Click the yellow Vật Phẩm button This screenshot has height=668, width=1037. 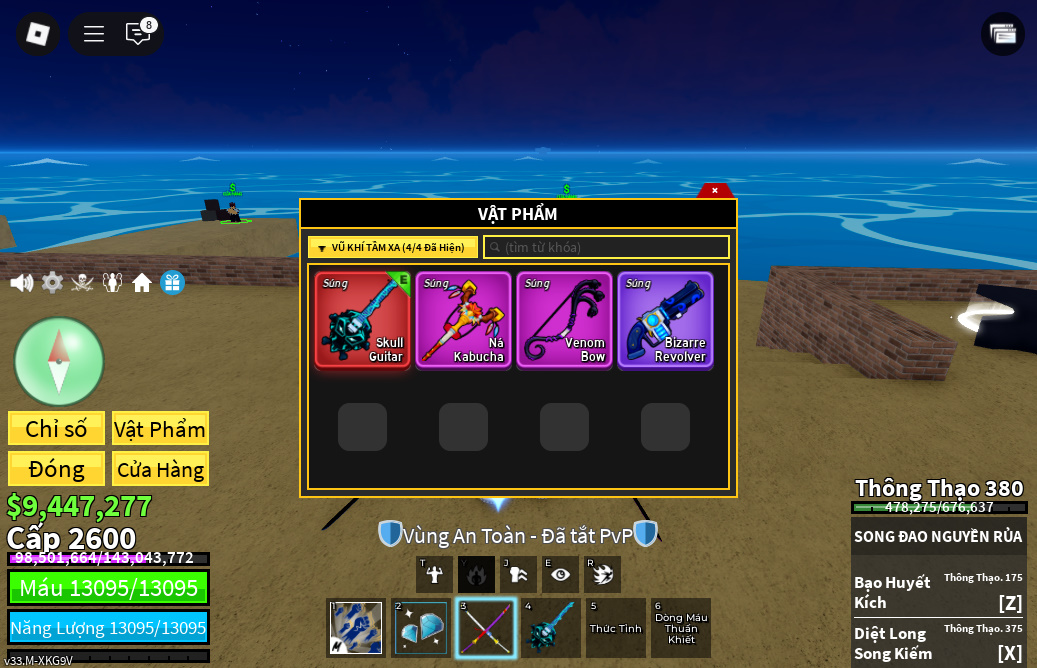(x=160, y=429)
